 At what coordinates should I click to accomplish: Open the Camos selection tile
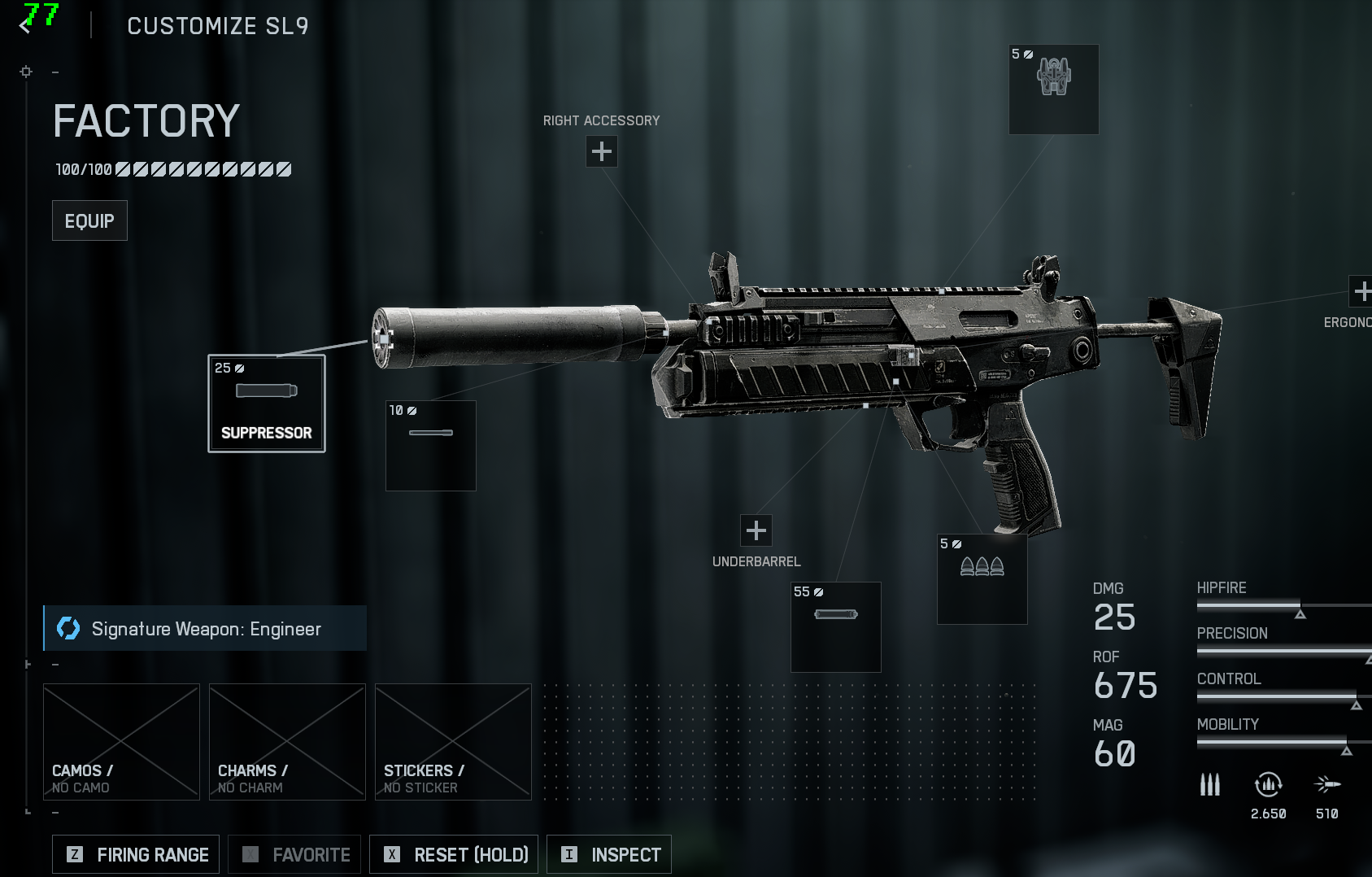pos(121,742)
